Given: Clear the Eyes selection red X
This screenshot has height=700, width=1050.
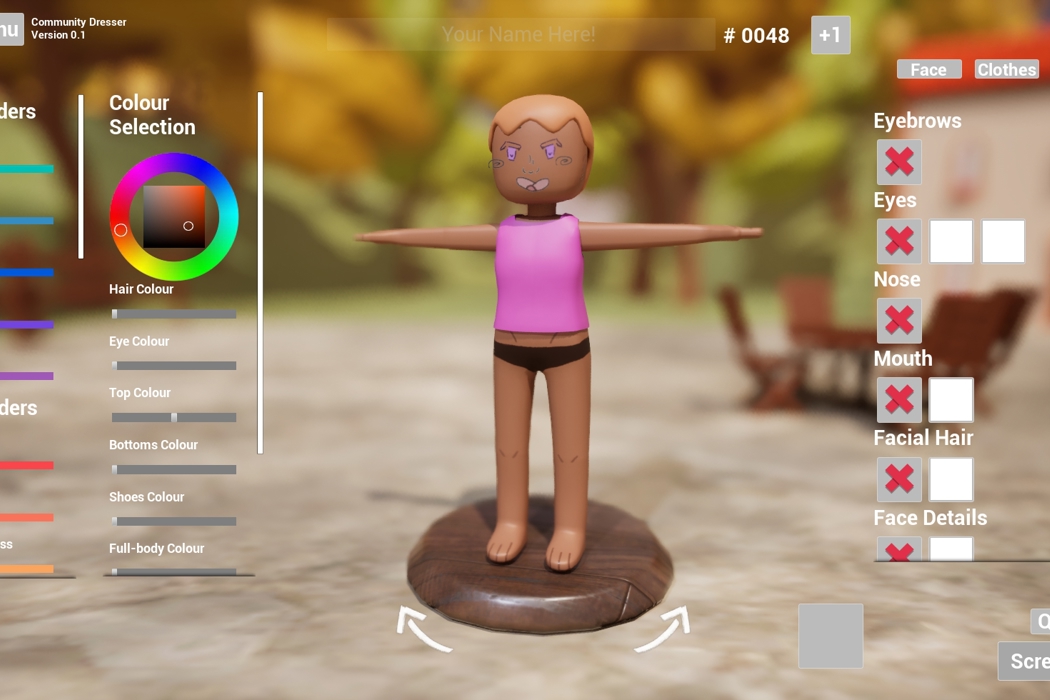Looking at the screenshot, I should pyautogui.click(x=899, y=241).
